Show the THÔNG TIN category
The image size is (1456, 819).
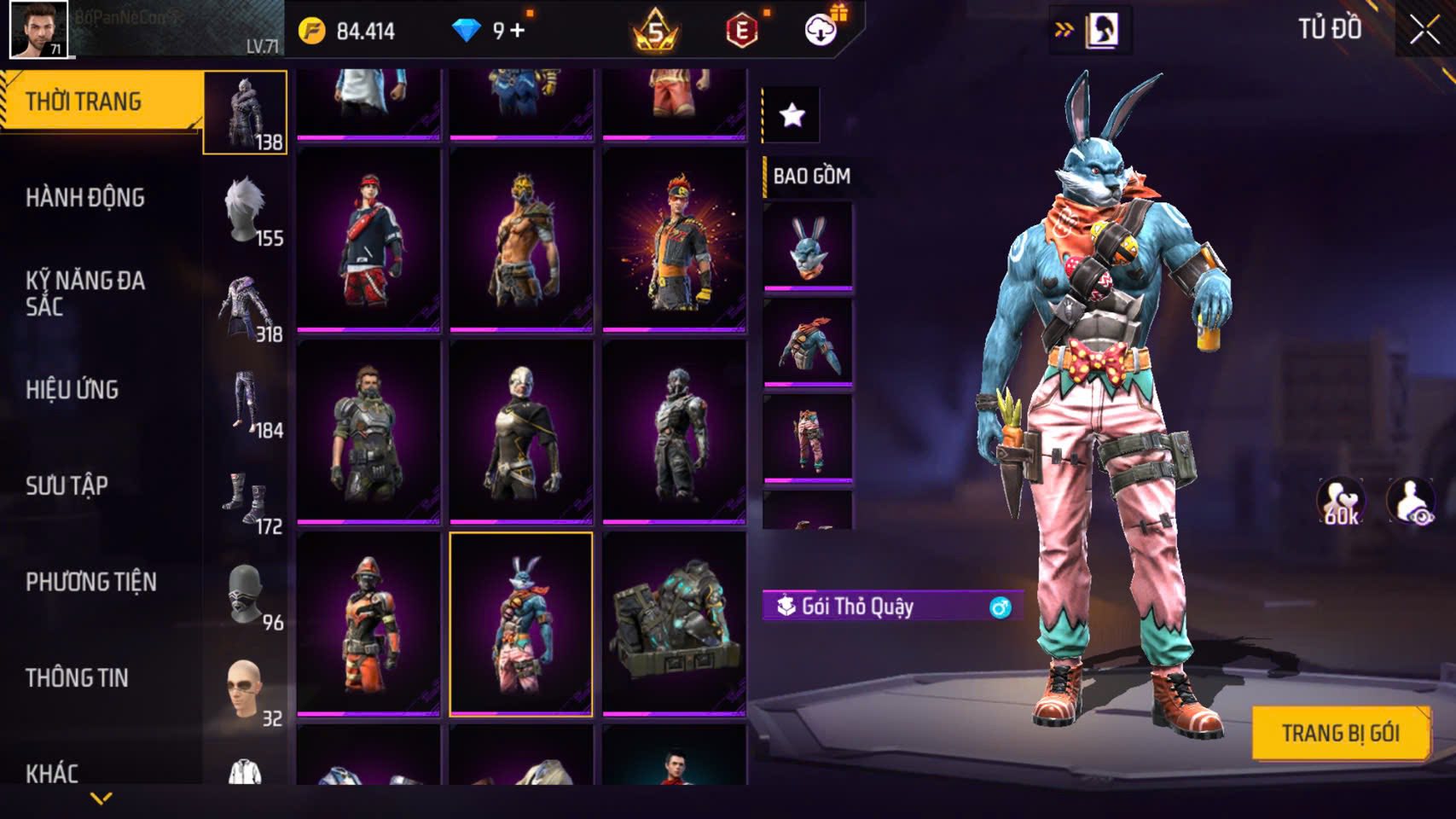tap(77, 678)
